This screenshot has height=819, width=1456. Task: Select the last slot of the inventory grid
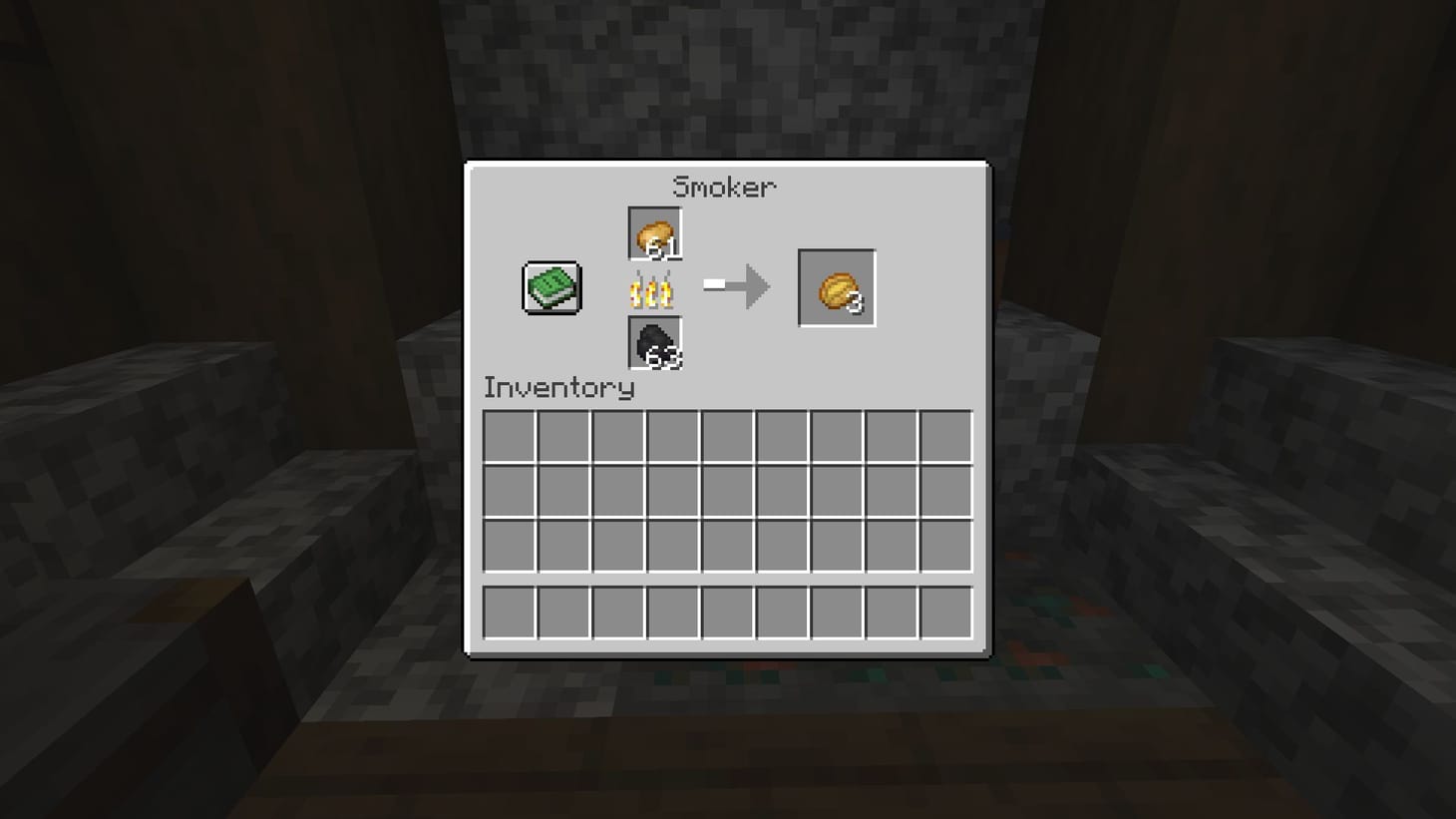[x=944, y=547]
